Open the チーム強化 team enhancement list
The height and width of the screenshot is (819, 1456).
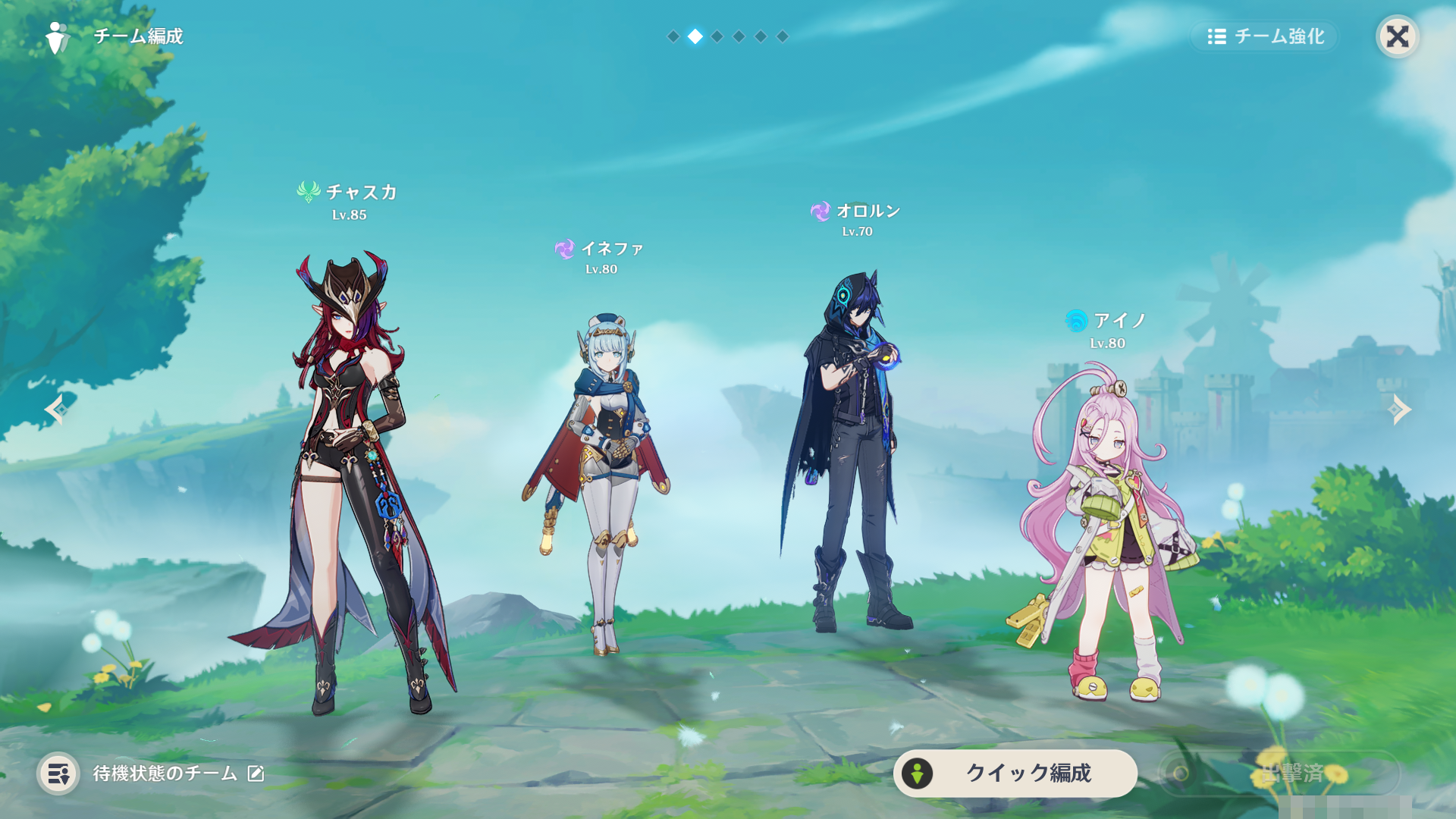[x=1265, y=36]
